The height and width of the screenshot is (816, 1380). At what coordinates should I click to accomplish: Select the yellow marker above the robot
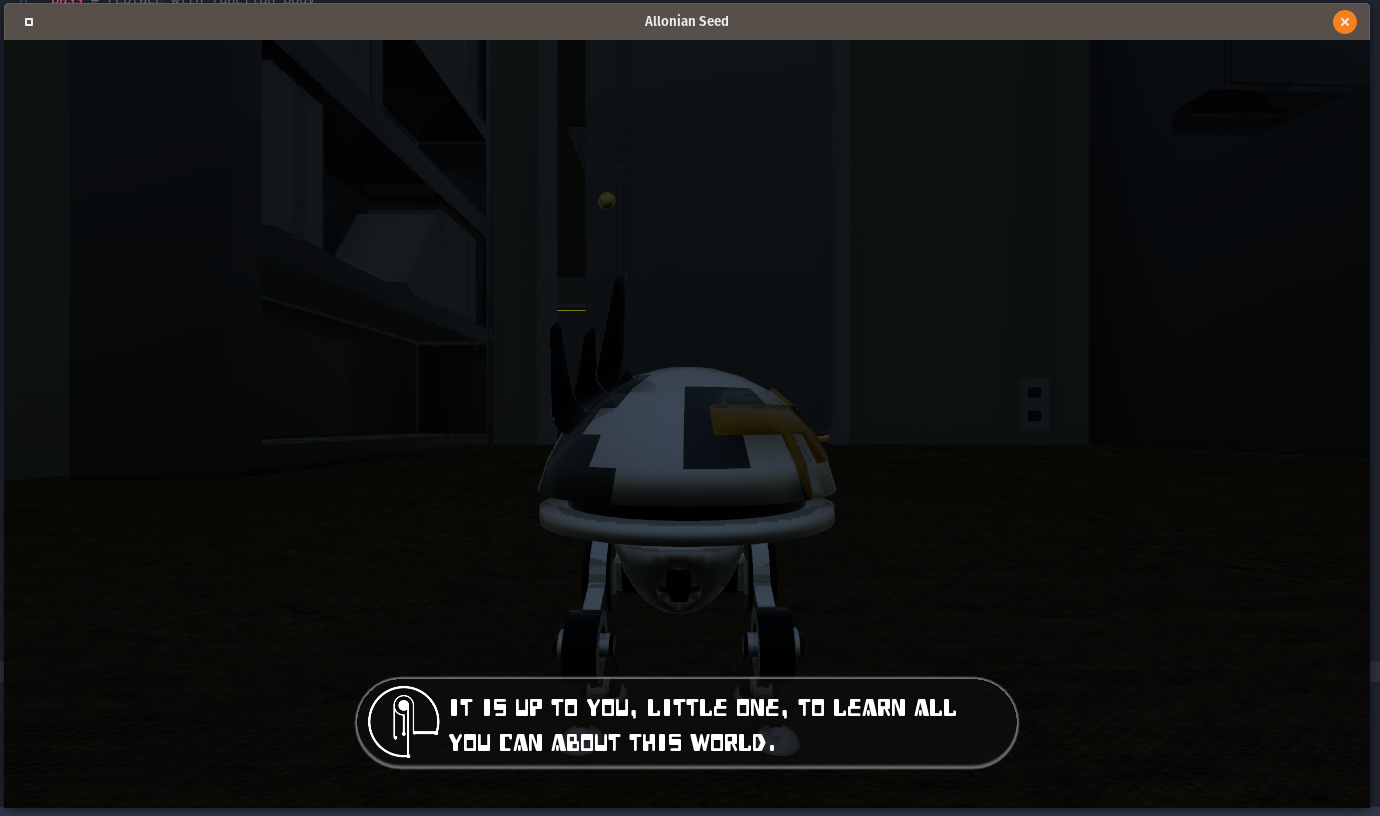(570, 310)
